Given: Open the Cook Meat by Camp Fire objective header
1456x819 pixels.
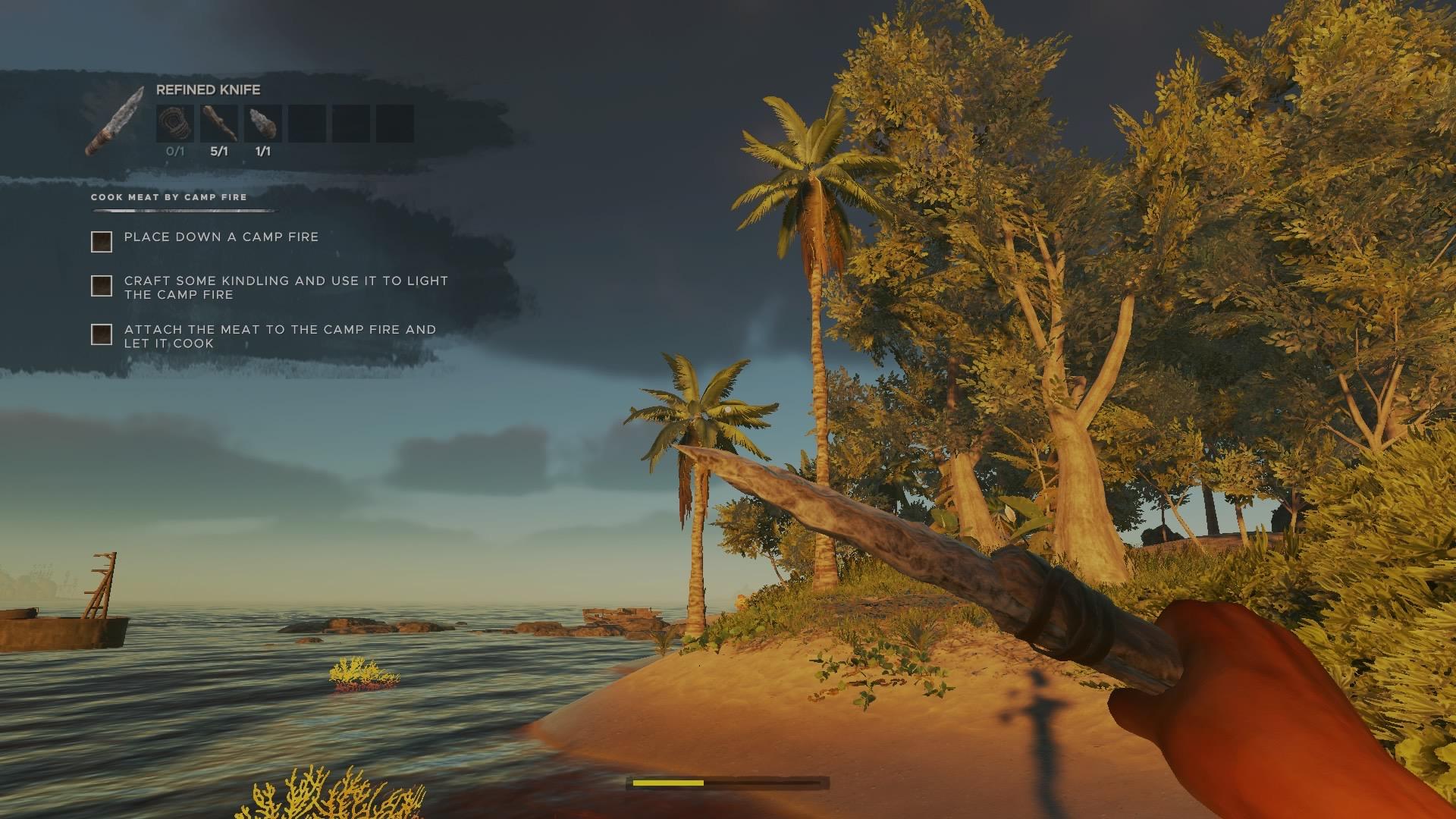Looking at the screenshot, I should click(x=169, y=197).
